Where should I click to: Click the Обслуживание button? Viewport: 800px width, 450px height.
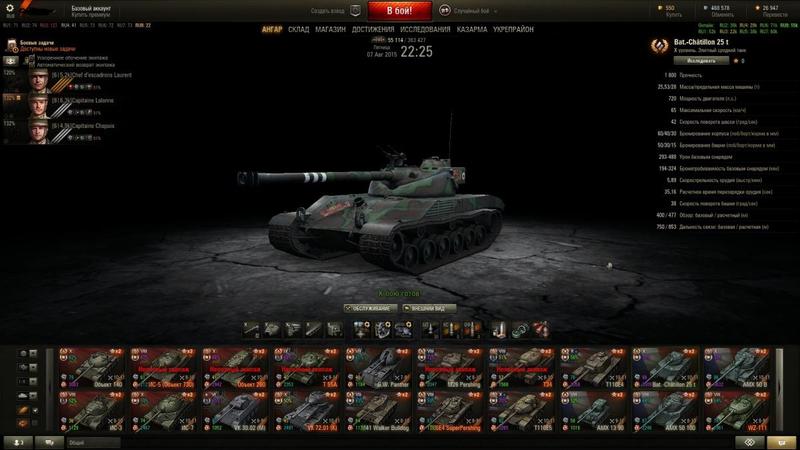point(369,308)
